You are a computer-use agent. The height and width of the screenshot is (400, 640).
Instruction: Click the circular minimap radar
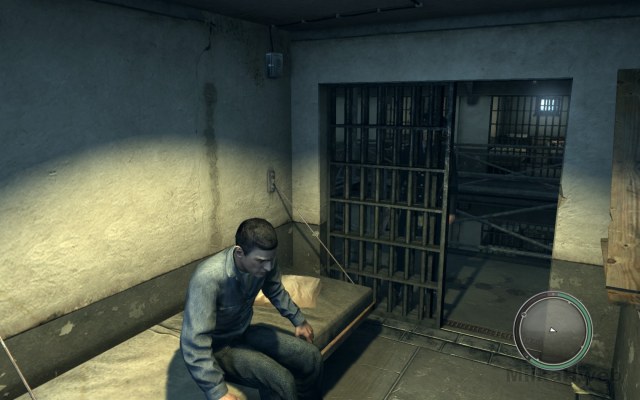552,330
